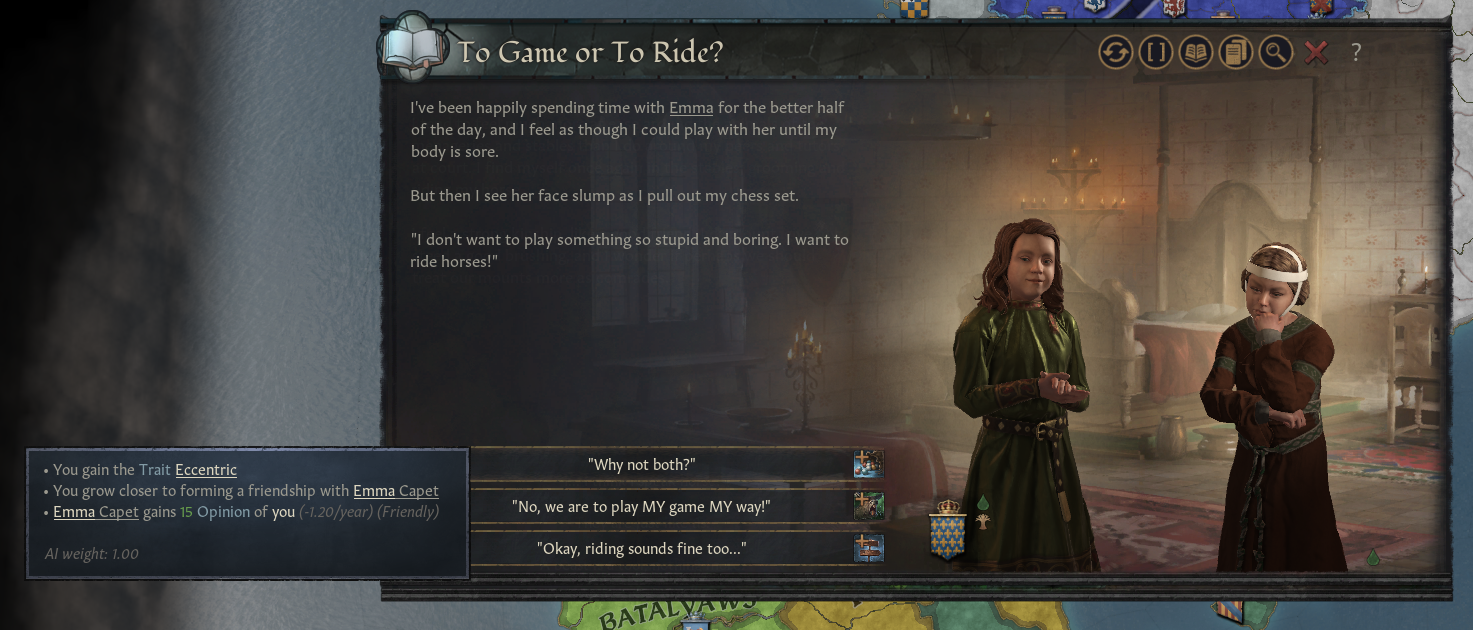
Task: Click the stacked documents icon
Action: 1236,53
